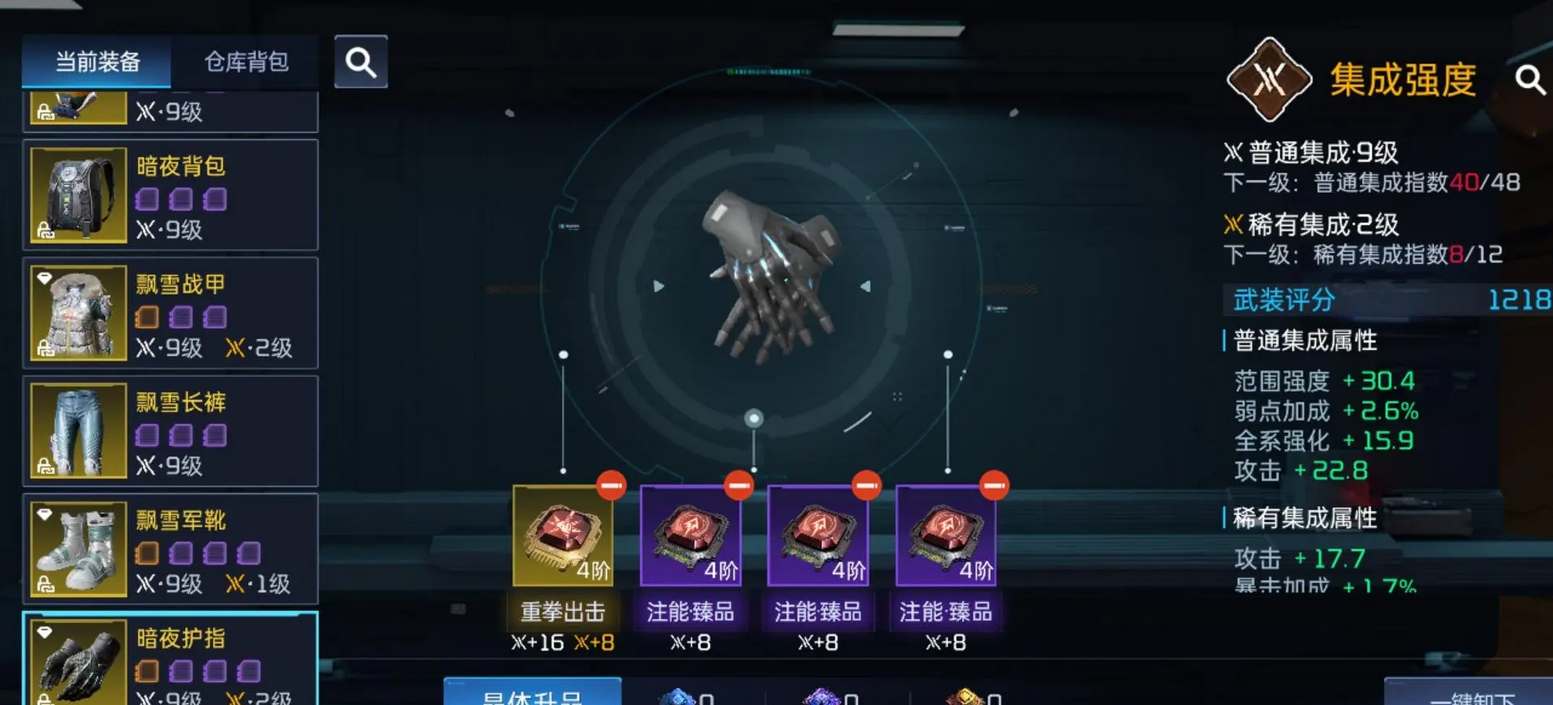Select the 飘雪长裤 pants entry
The image size is (1553, 705).
tap(170, 431)
